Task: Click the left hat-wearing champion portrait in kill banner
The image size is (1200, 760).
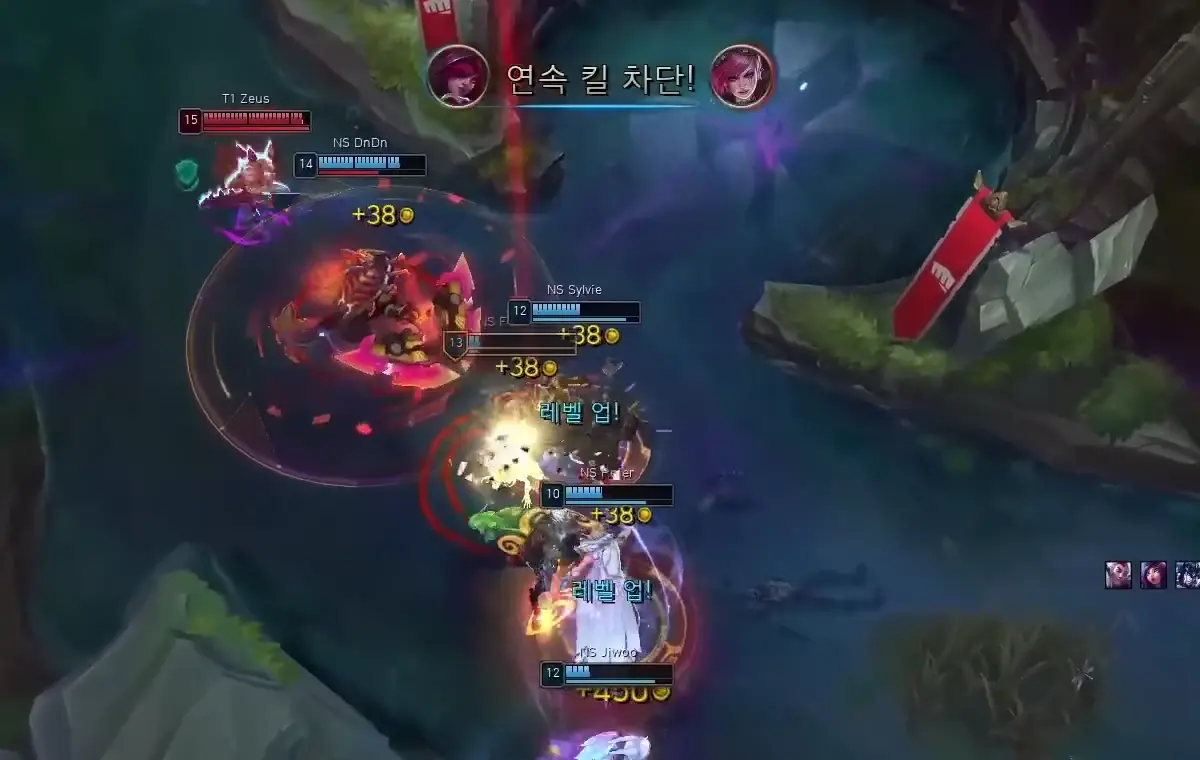Action: point(458,76)
